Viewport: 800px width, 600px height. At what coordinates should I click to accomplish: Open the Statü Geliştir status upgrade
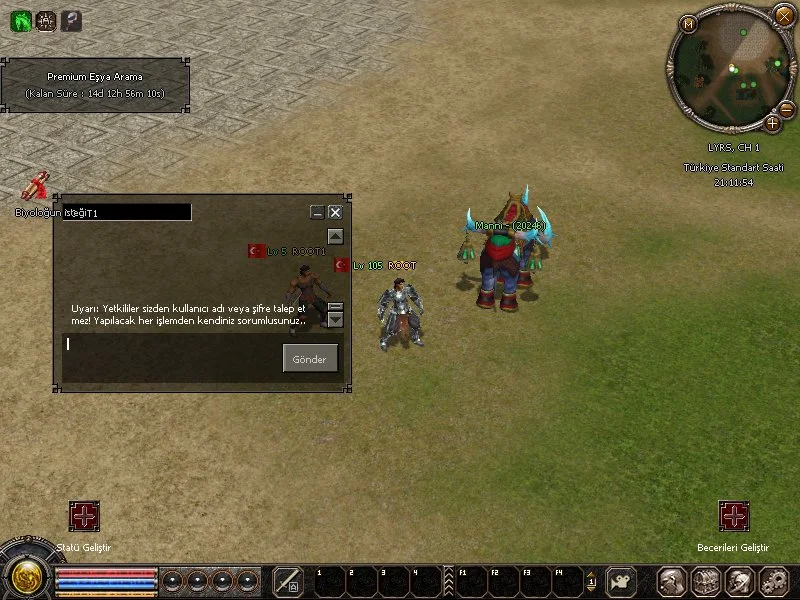pyautogui.click(x=84, y=516)
